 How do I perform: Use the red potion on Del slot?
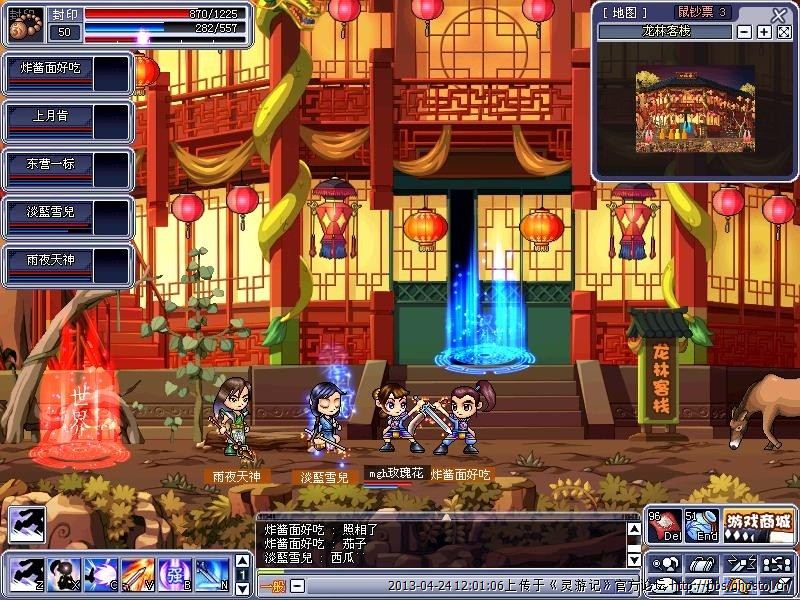click(662, 525)
